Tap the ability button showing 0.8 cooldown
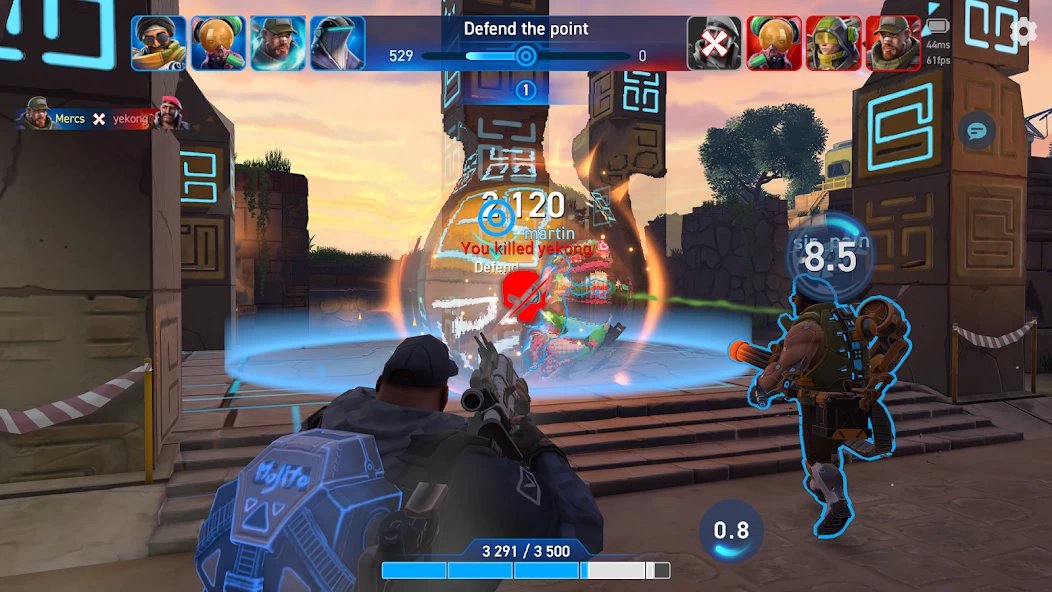The width and height of the screenshot is (1052, 592). [x=731, y=530]
